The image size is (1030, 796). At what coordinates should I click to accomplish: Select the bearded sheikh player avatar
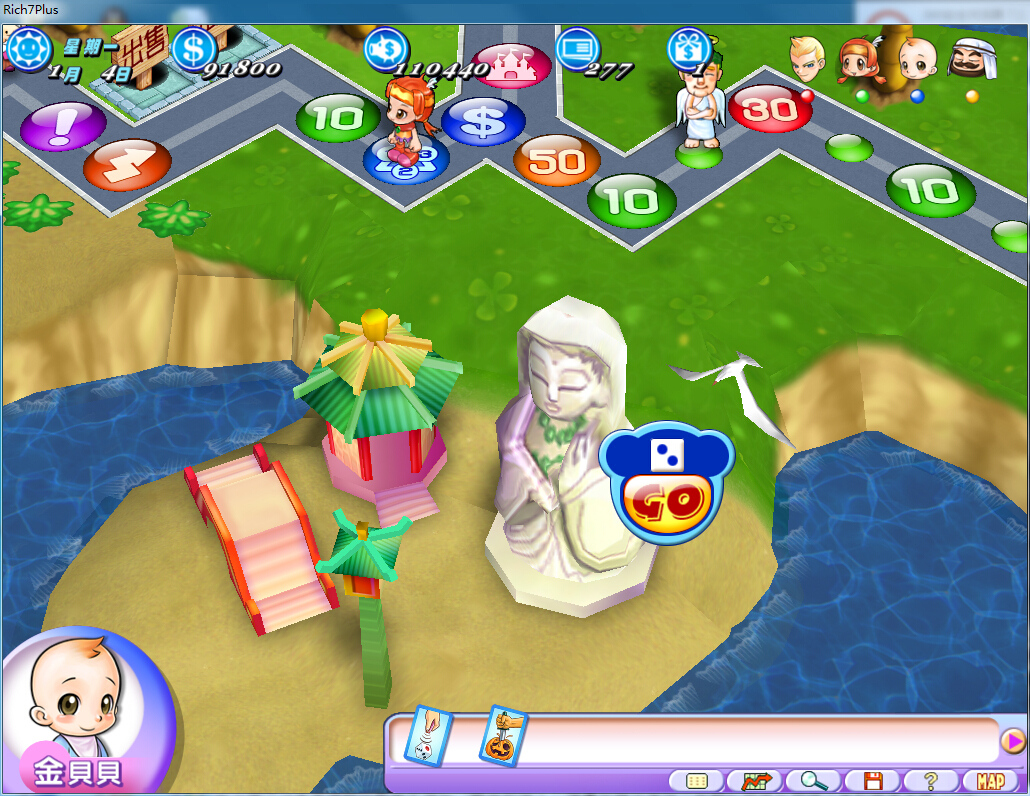(x=972, y=59)
